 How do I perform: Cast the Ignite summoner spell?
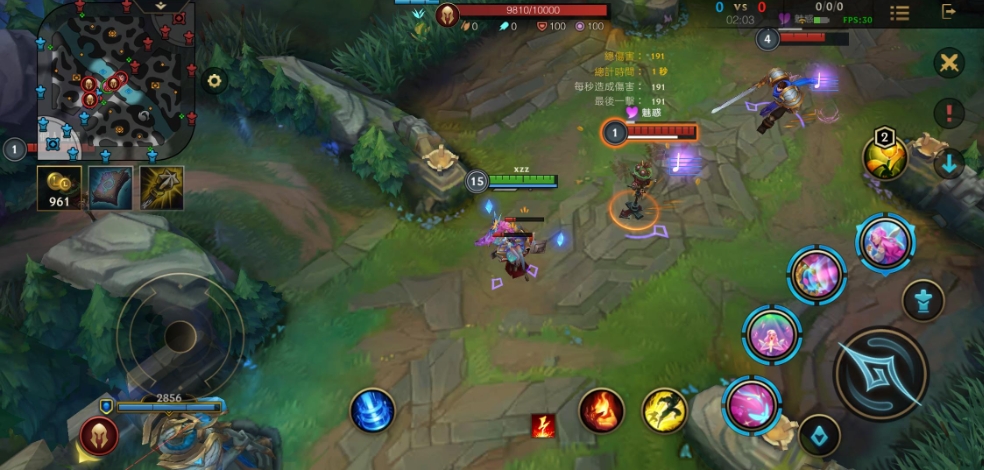[602, 410]
